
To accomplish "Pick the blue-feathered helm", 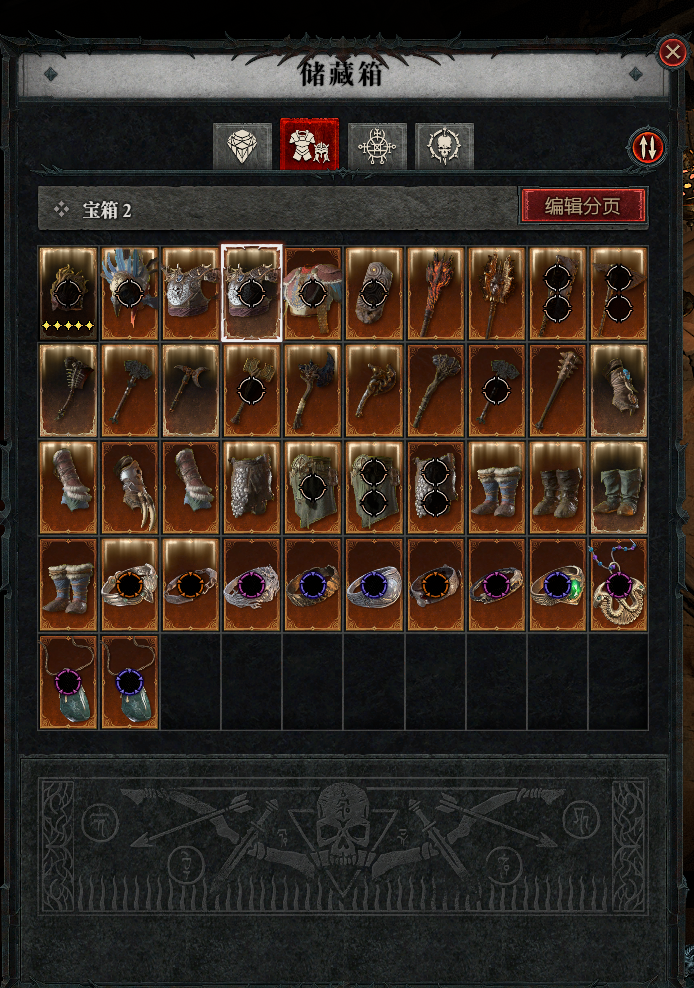I will tap(130, 293).
